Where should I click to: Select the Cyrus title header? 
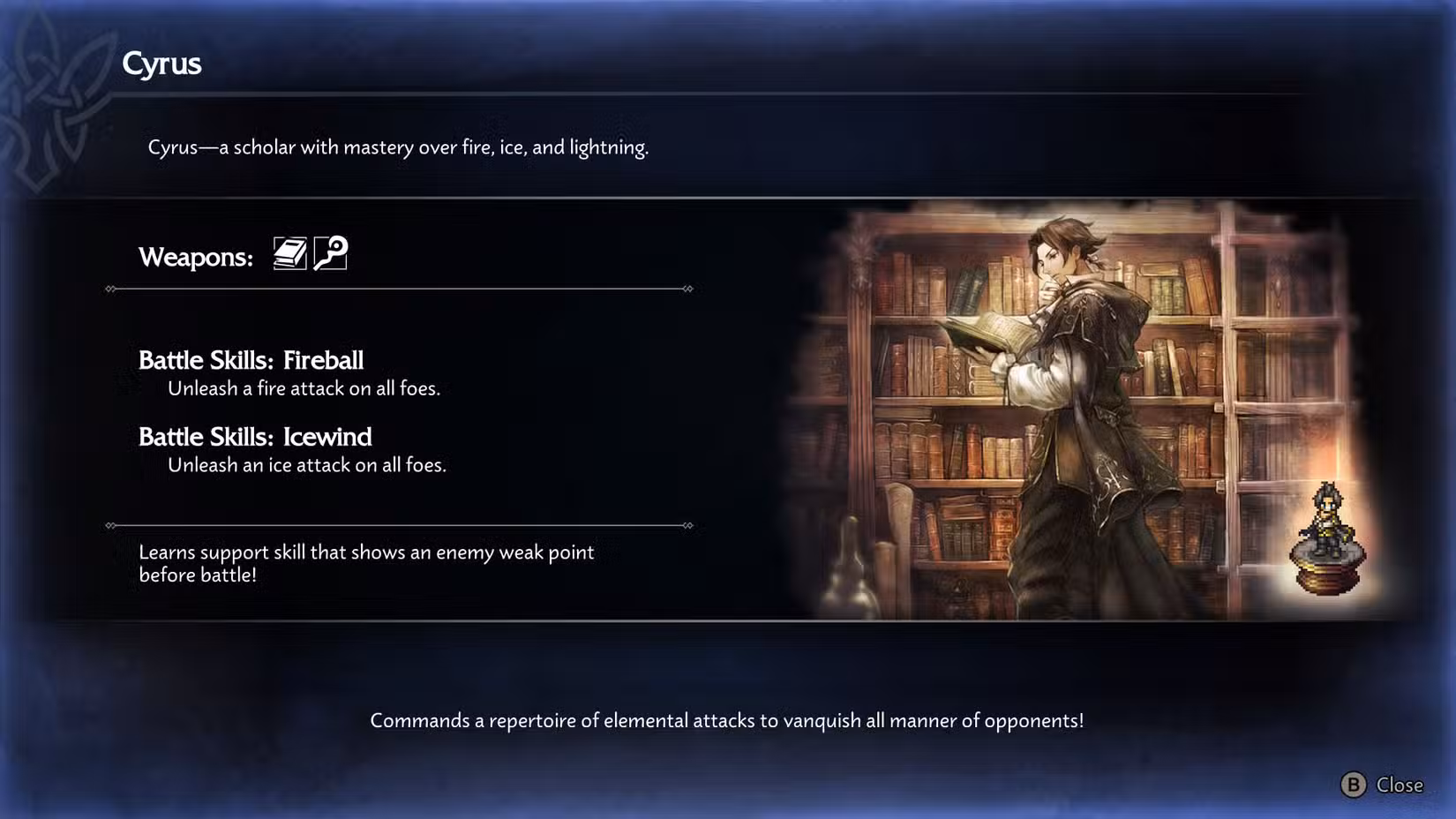coord(162,64)
